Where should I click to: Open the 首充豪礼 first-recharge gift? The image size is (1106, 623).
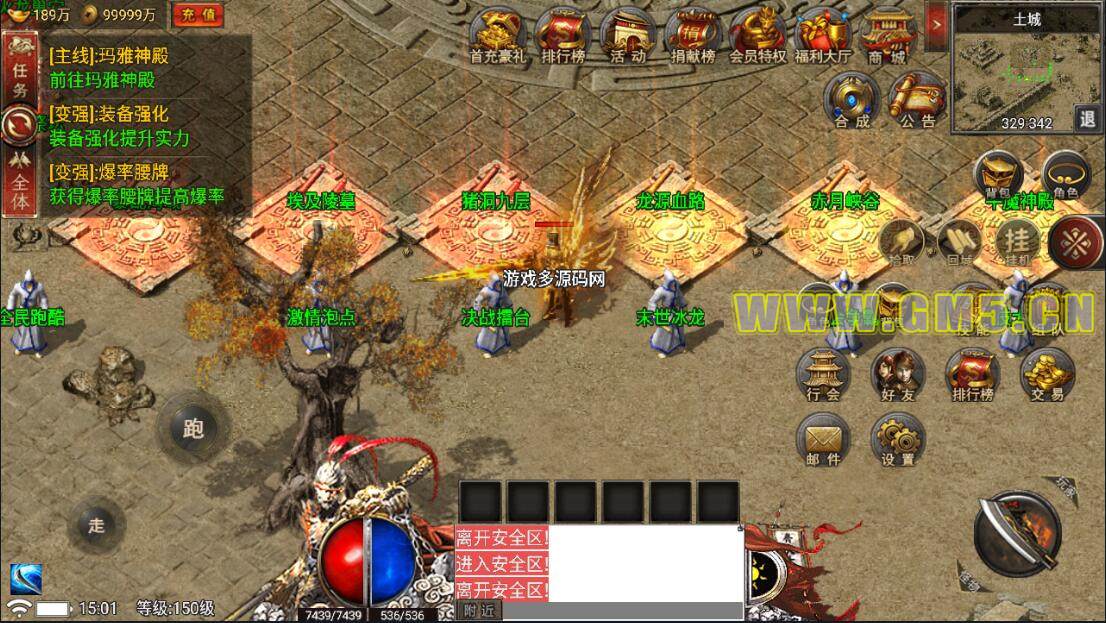(497, 34)
